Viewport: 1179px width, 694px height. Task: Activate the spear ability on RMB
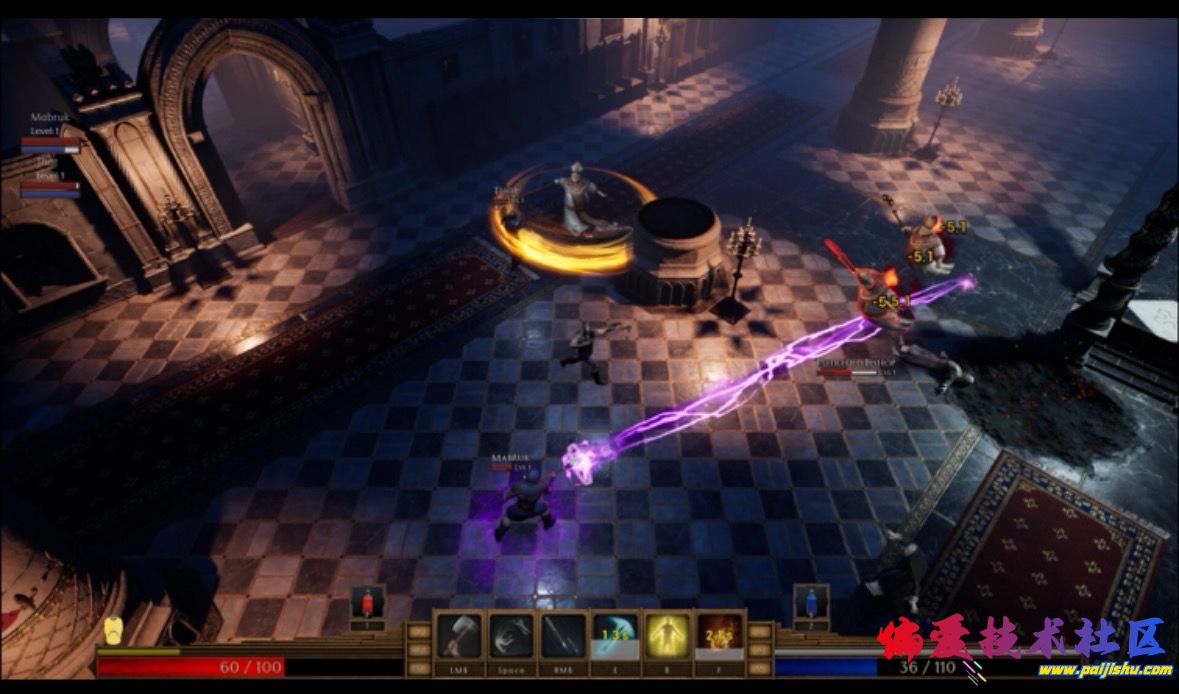(x=564, y=636)
